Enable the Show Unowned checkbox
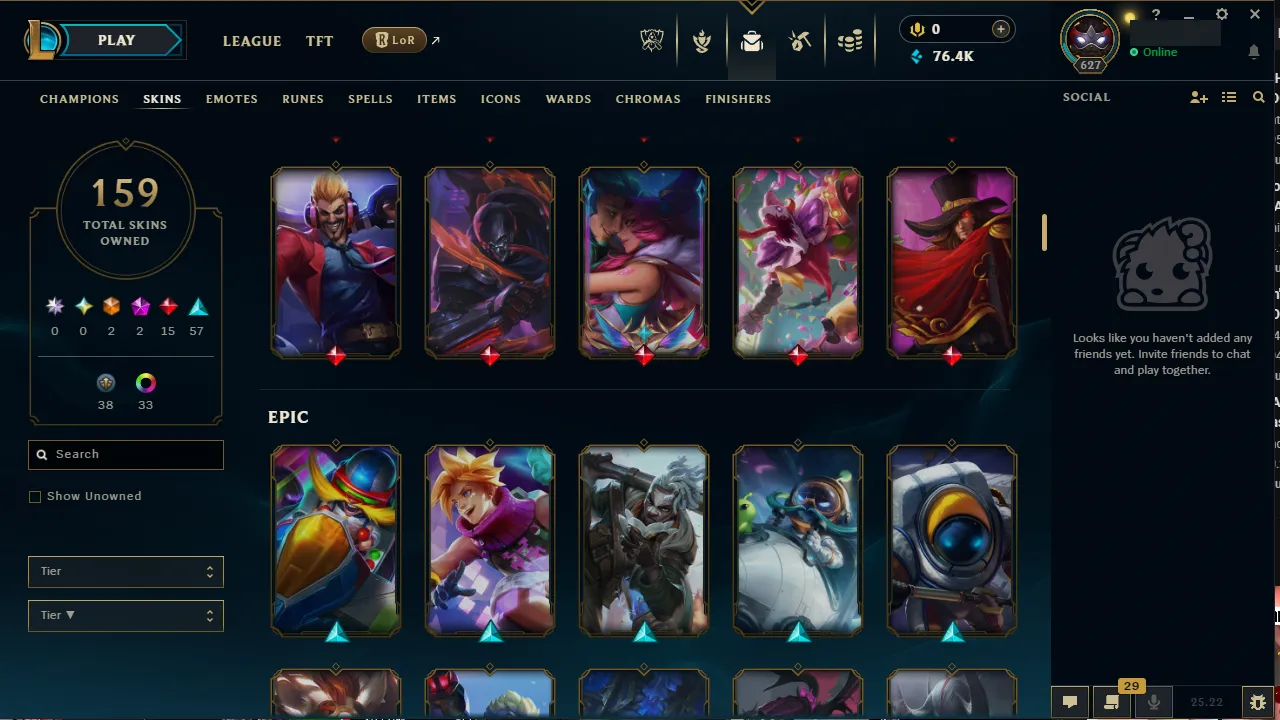 (35, 496)
